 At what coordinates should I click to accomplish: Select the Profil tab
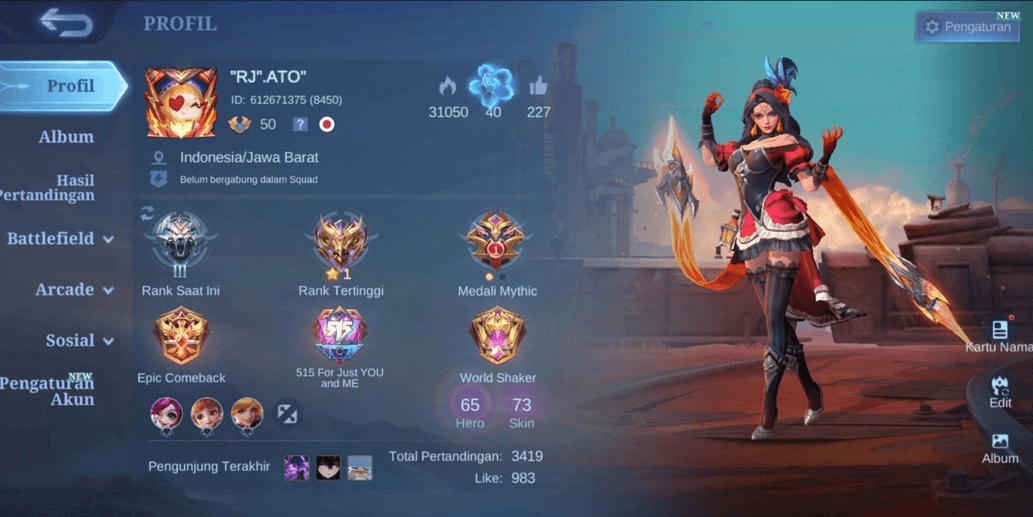(x=66, y=86)
